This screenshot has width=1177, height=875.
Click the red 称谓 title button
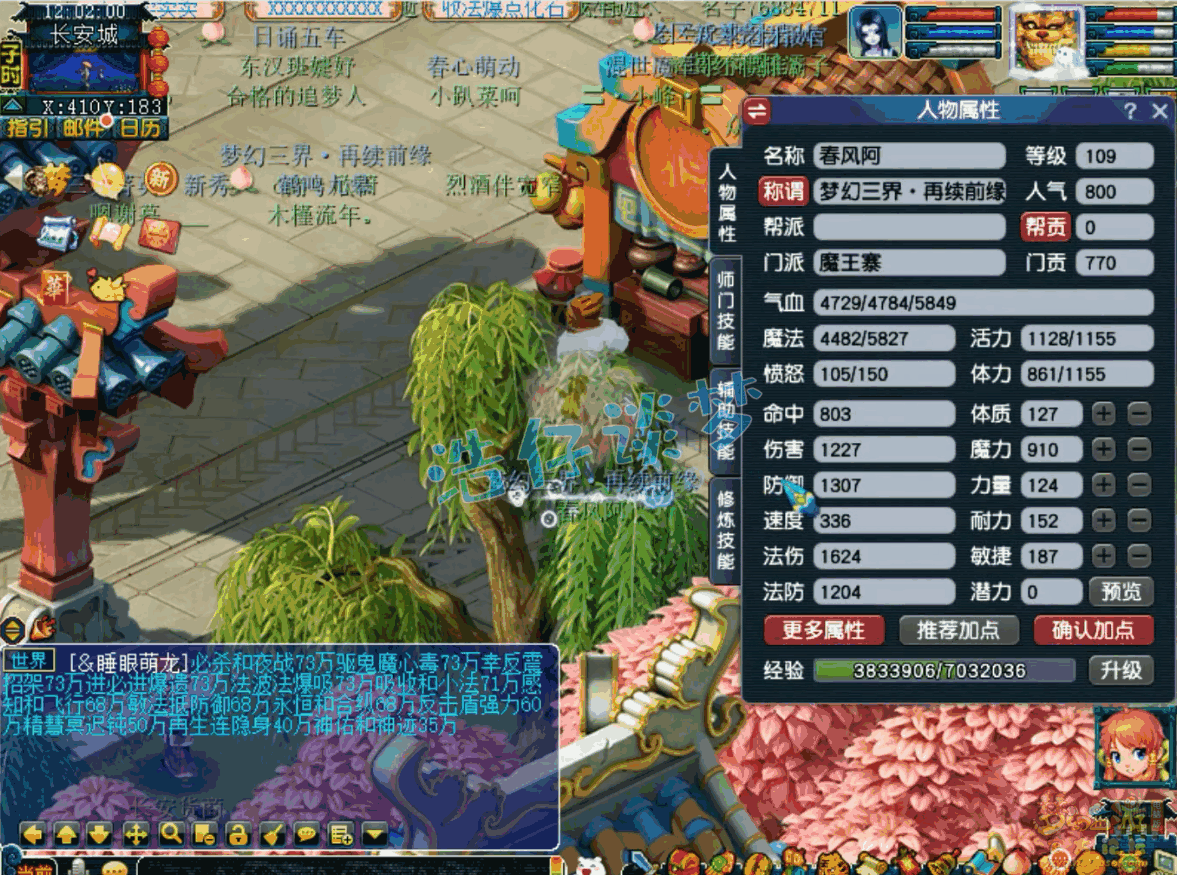click(784, 192)
